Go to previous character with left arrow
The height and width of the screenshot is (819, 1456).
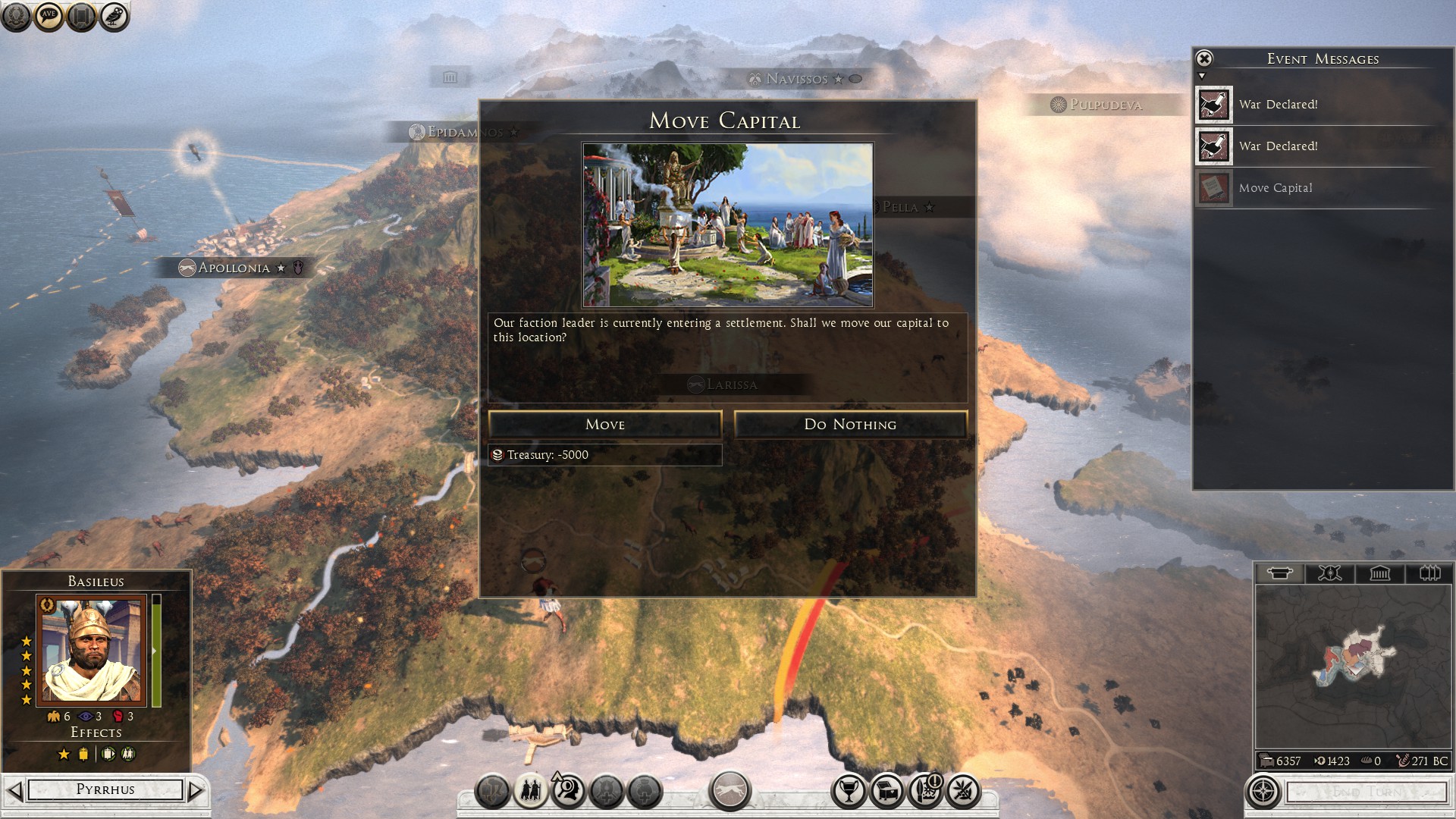click(x=14, y=791)
